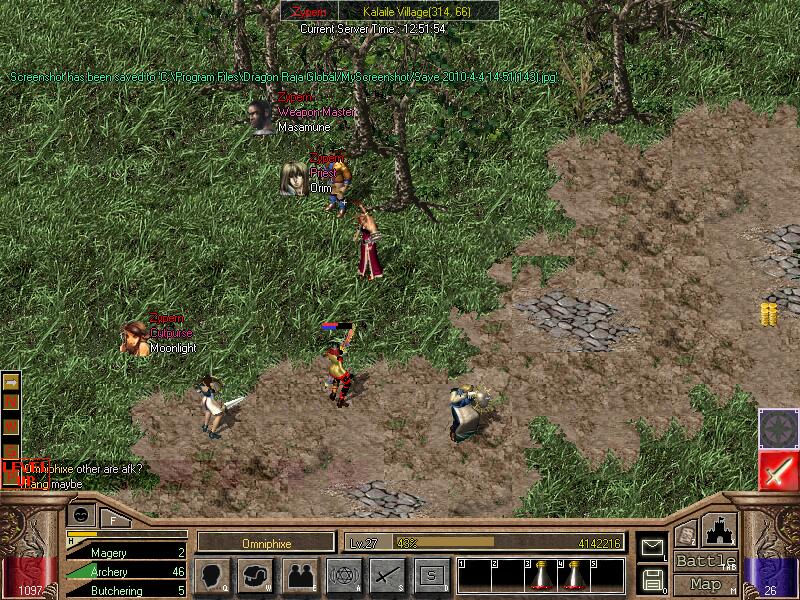
Task: Open the Map button
Action: (706, 583)
